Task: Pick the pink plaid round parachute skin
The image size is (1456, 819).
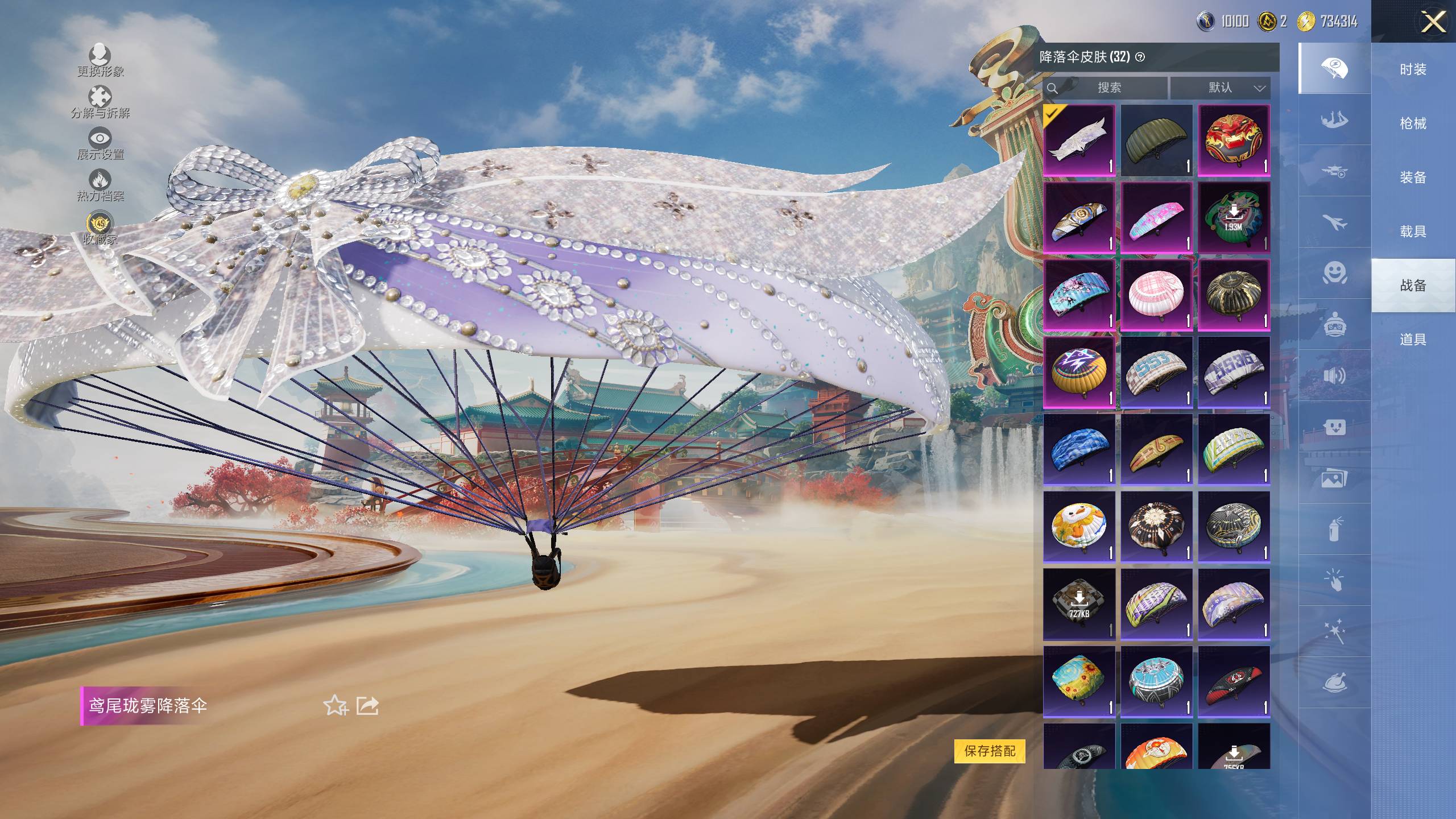Action: click(1156, 295)
